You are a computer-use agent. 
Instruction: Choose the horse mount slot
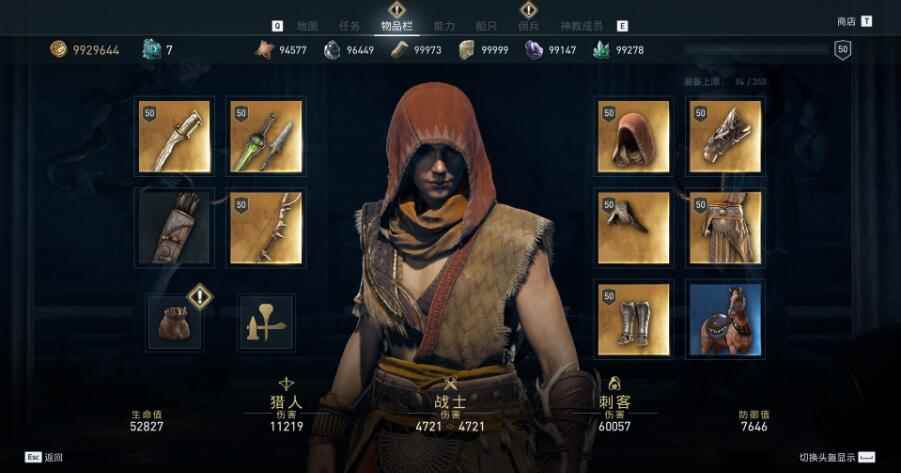725,319
